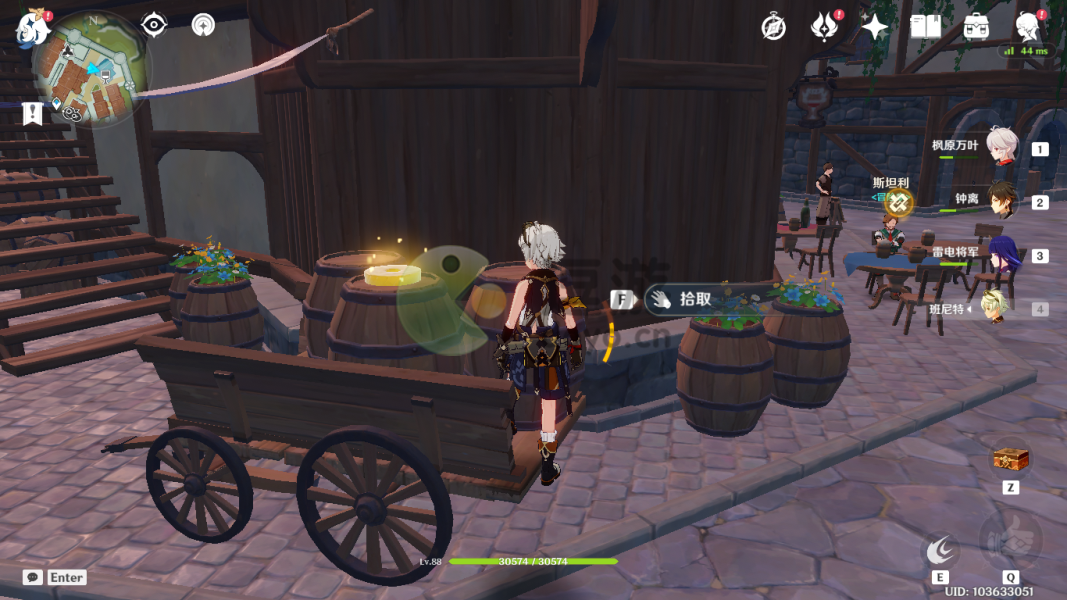Open the adventurer handbook book icon
Screen dimensions: 1067x600
point(925,27)
